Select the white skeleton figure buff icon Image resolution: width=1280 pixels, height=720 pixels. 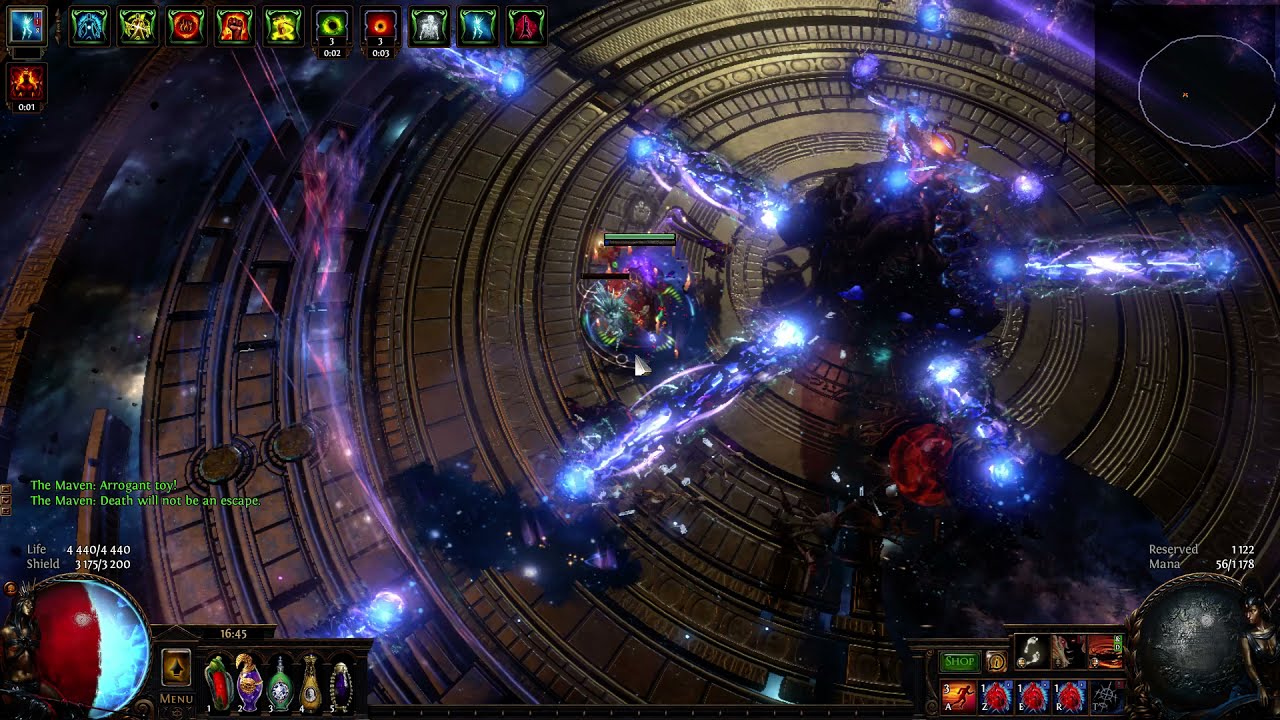click(x=430, y=27)
